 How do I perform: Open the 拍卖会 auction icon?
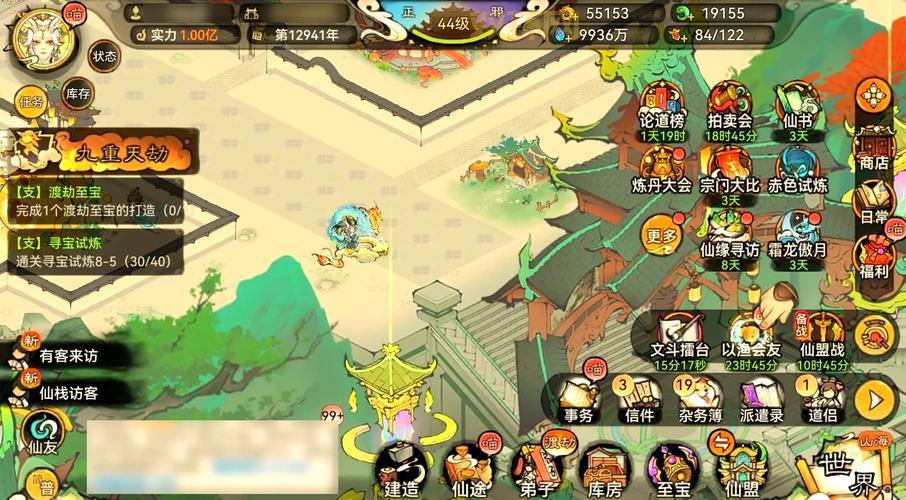click(x=729, y=110)
